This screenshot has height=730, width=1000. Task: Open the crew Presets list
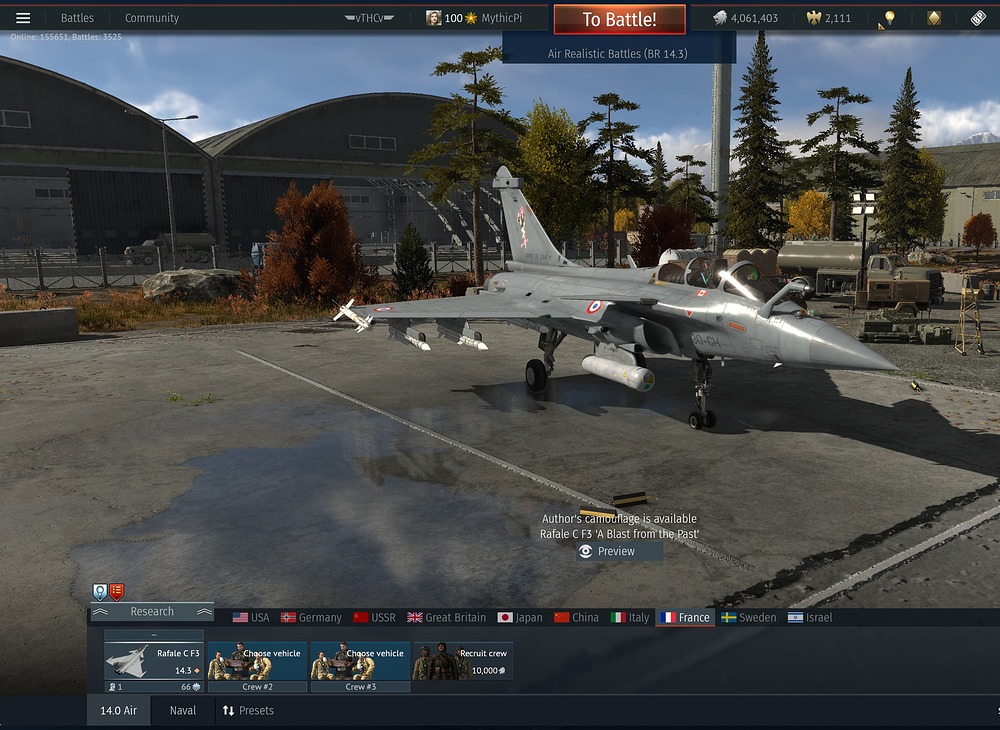pyautogui.click(x=248, y=711)
